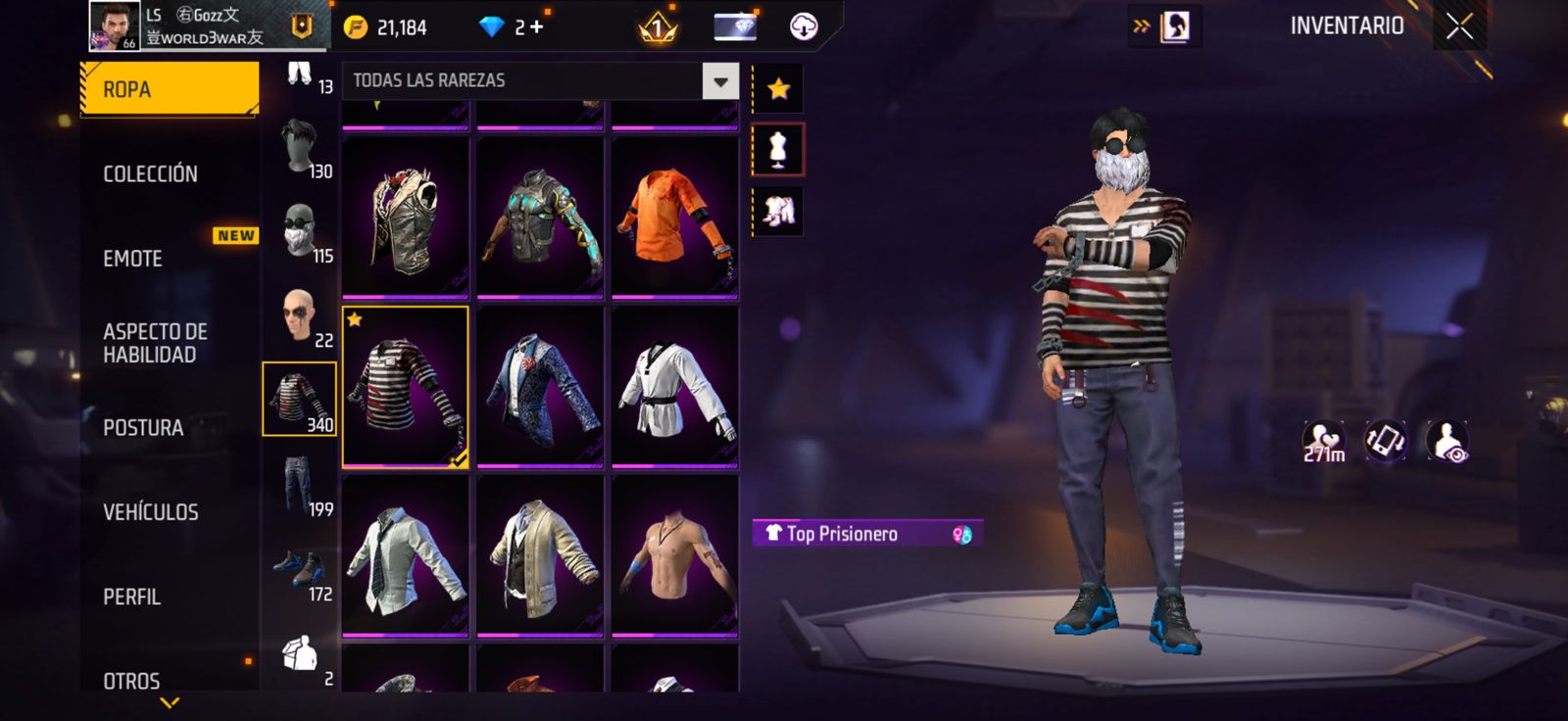The height and width of the screenshot is (721, 1568).
Task: Add diamonds with the plus button
Action: click(x=536, y=27)
